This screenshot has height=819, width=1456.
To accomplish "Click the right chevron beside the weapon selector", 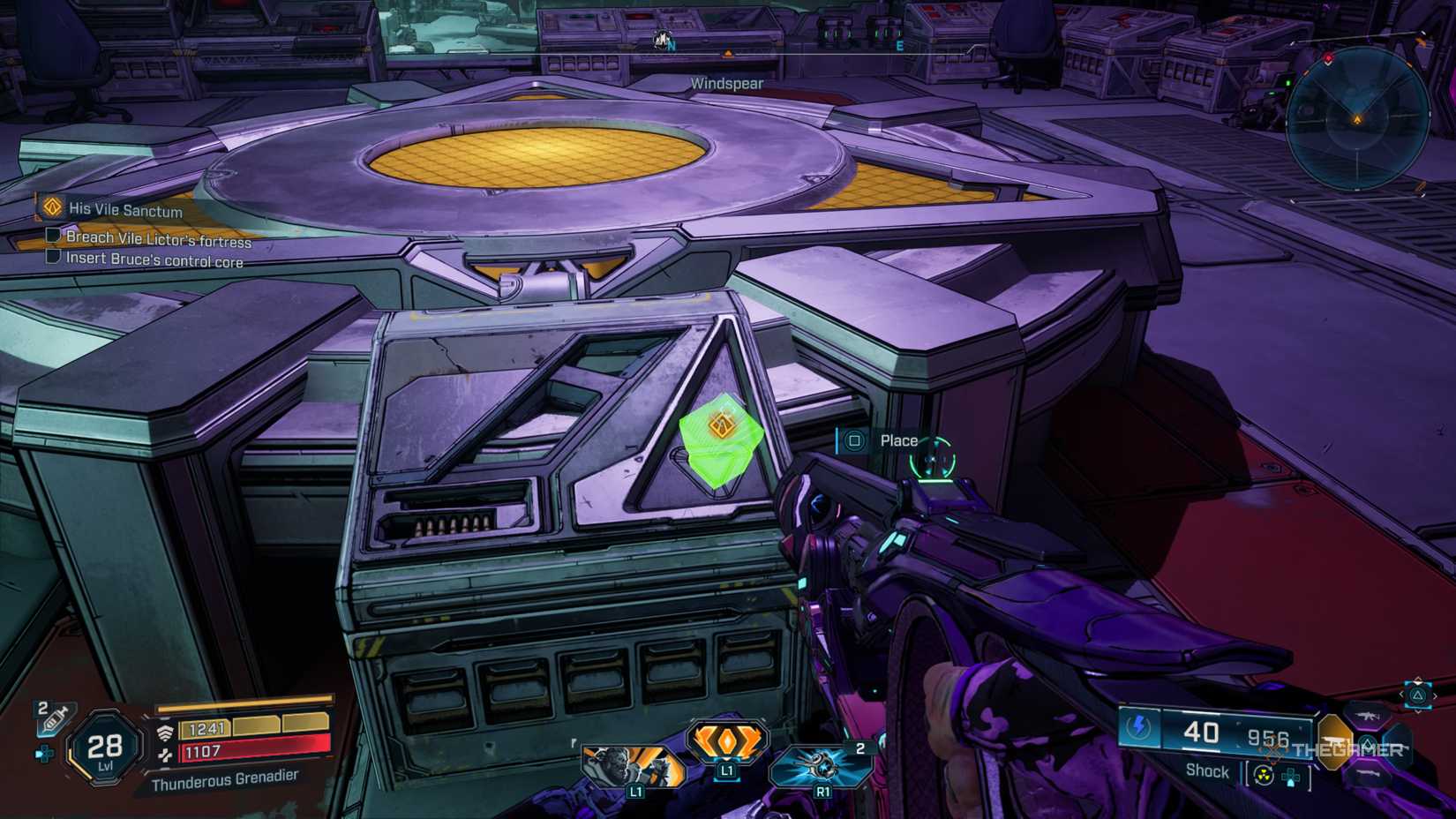I will [x=1435, y=695].
